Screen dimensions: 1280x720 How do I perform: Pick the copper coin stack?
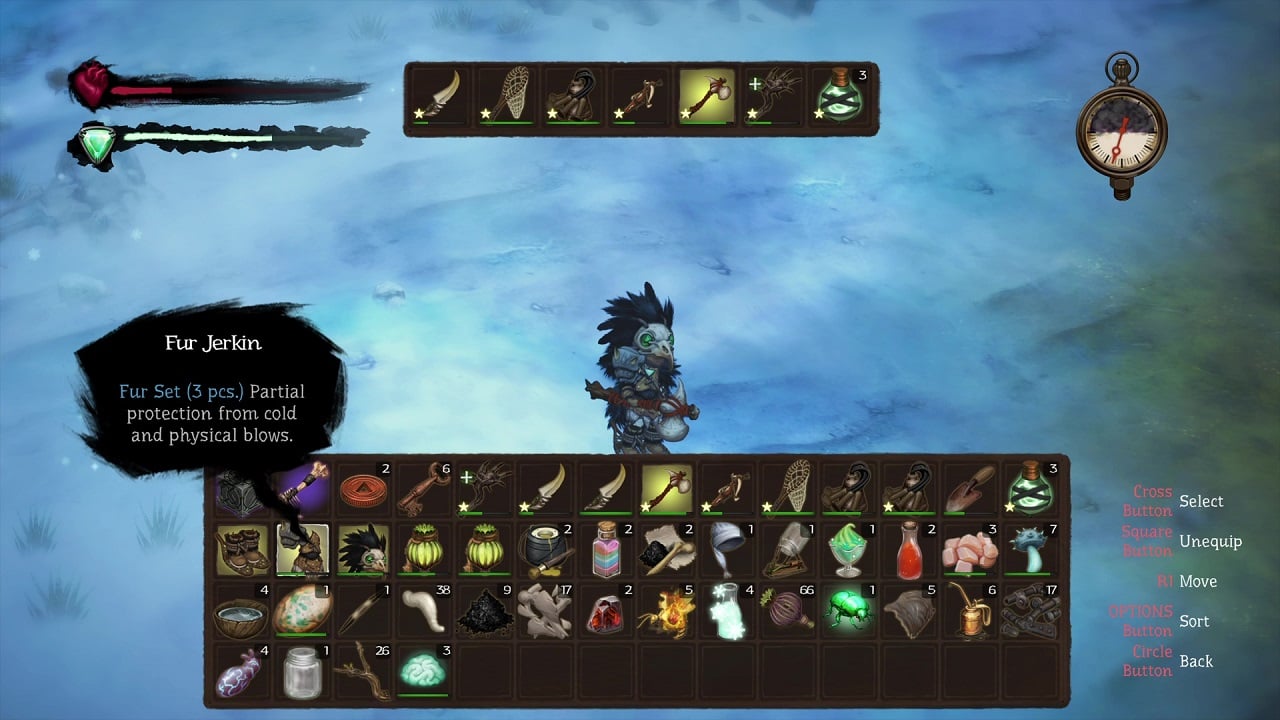[363, 489]
